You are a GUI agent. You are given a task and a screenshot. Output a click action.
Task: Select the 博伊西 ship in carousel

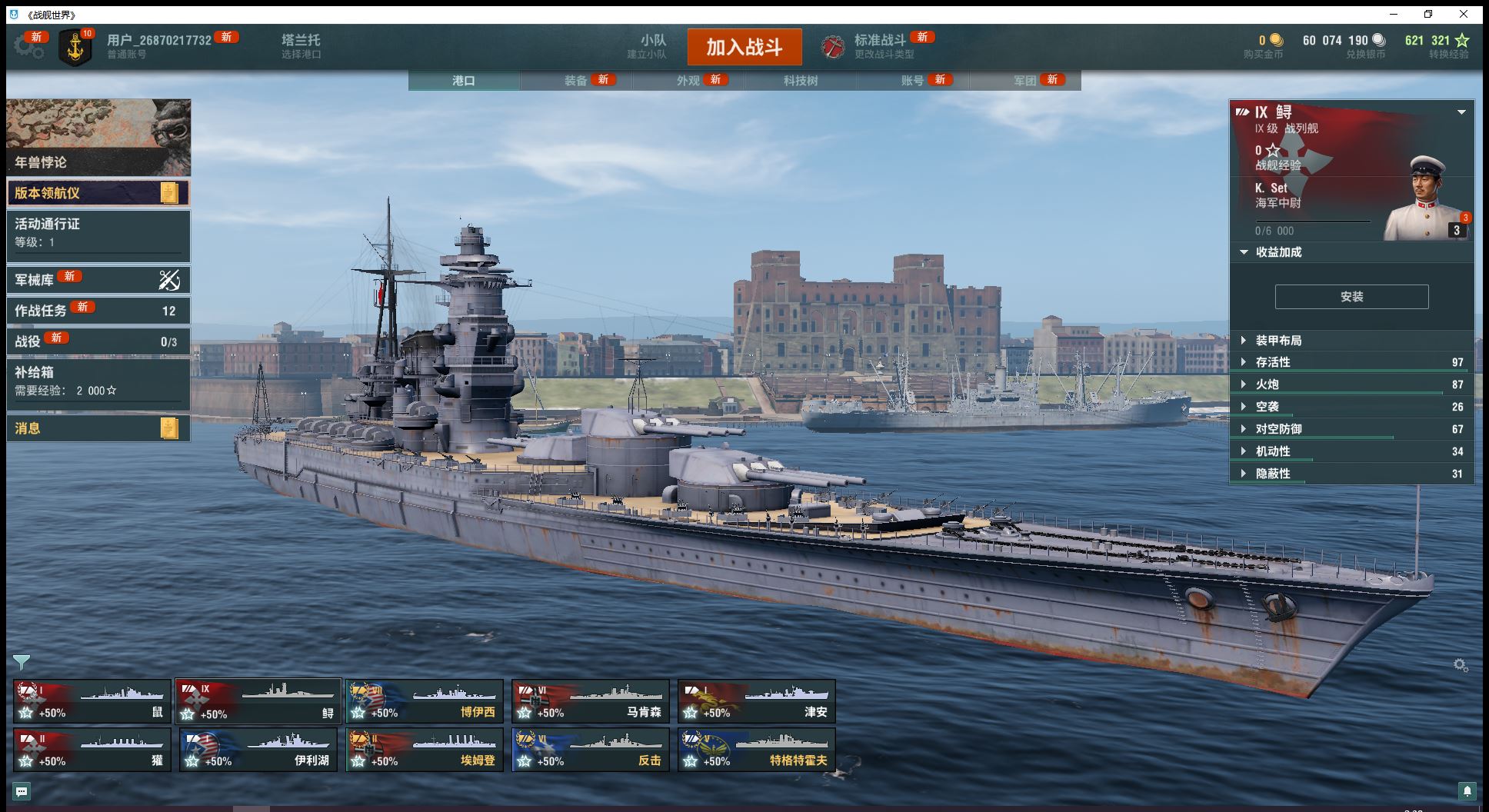click(425, 701)
